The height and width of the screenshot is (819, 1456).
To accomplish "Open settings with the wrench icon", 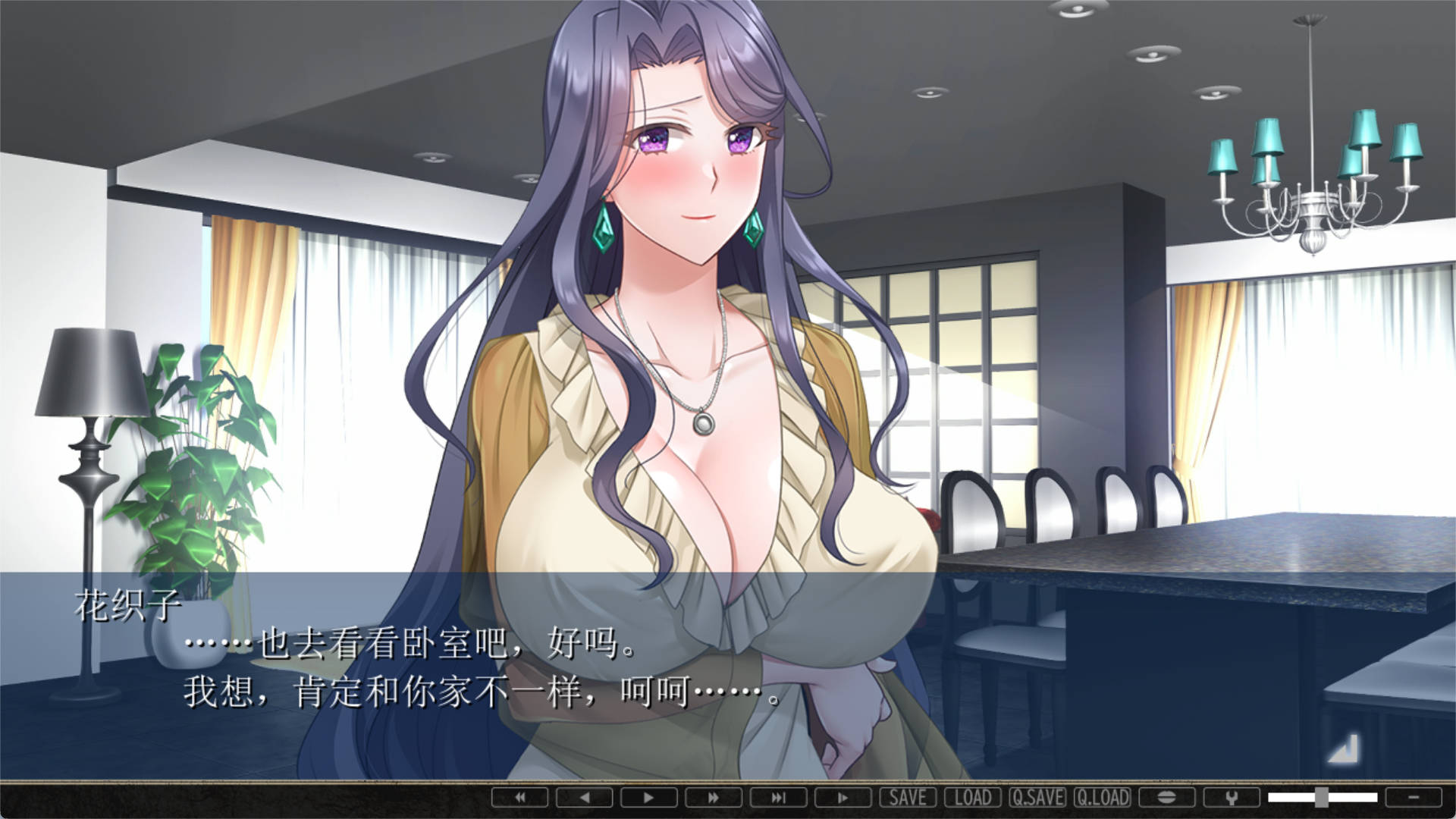I will click(x=1231, y=798).
